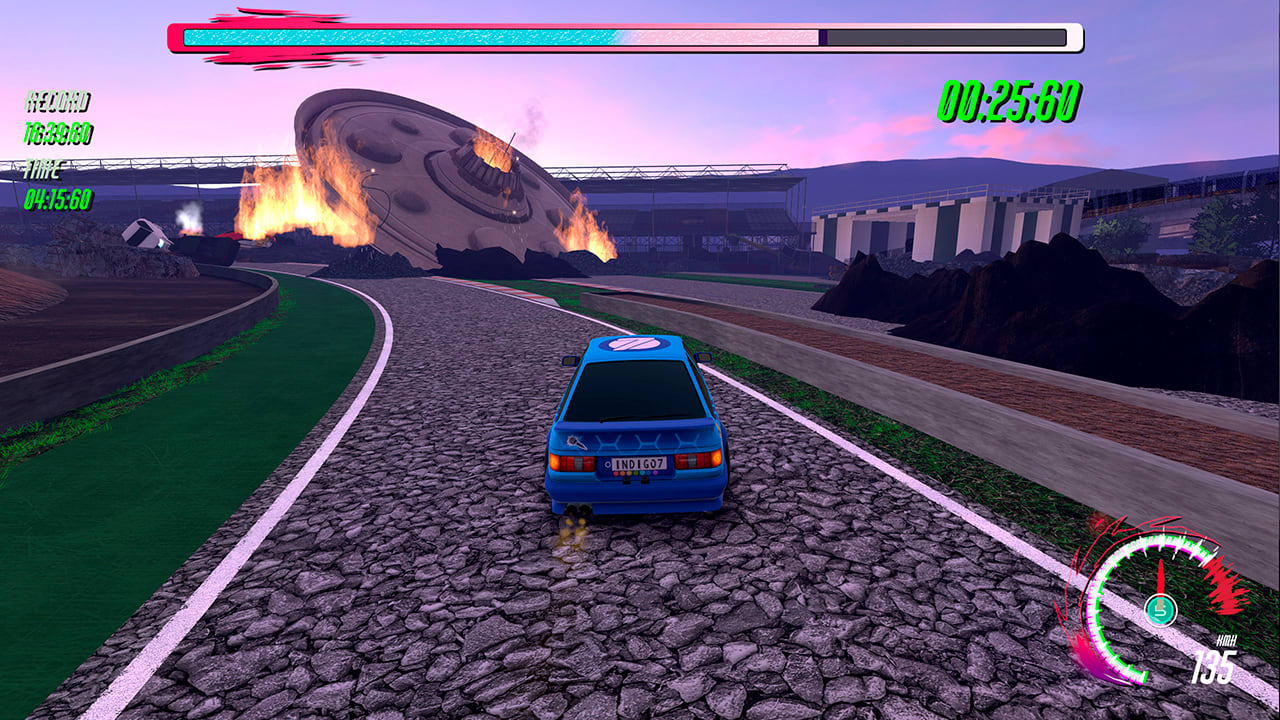Image resolution: width=1280 pixels, height=720 pixels.
Task: Click the small pink divider inside the boost bar
Action: (823, 38)
